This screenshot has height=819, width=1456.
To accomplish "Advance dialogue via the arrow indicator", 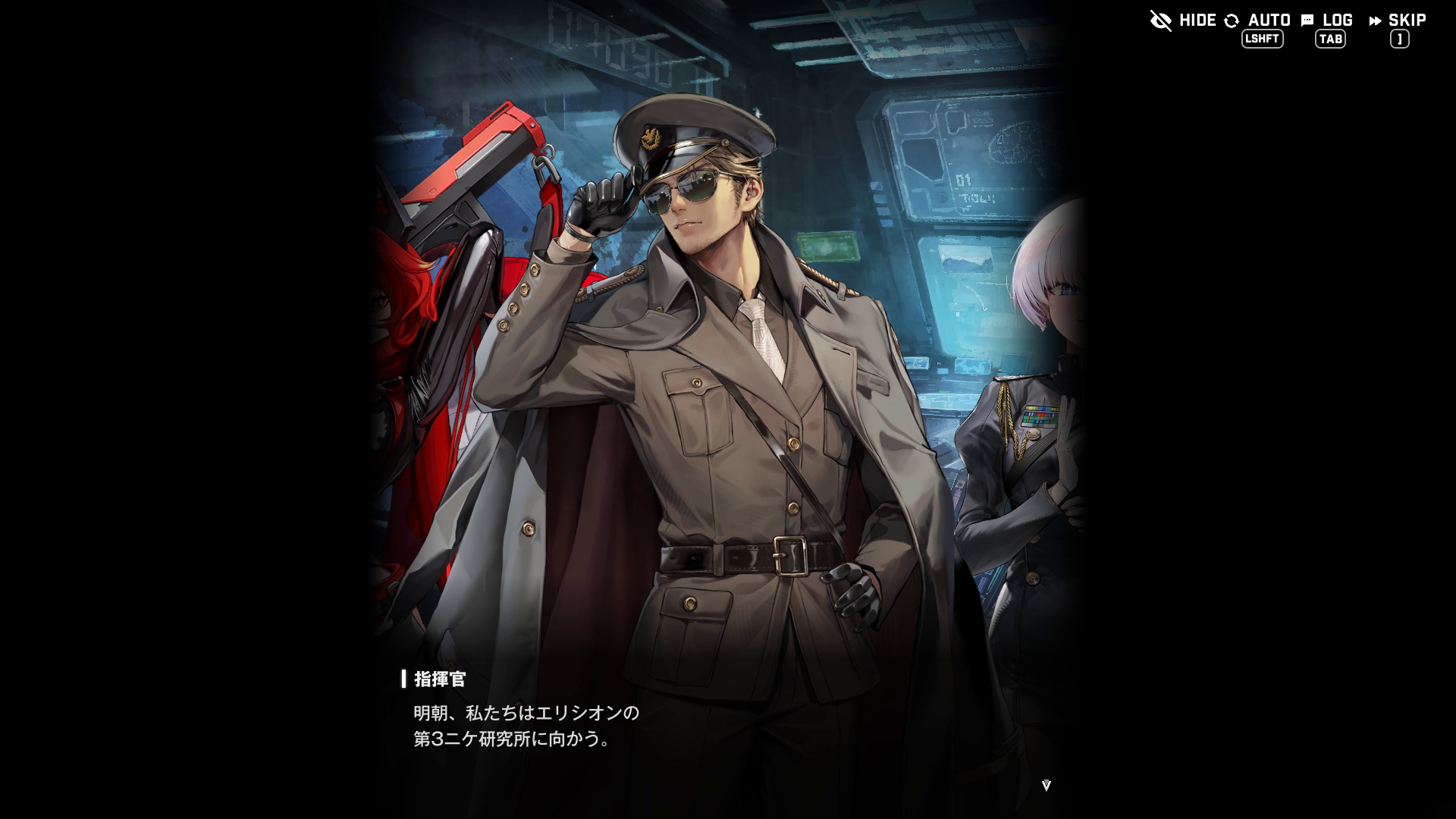I will coord(1046,786).
